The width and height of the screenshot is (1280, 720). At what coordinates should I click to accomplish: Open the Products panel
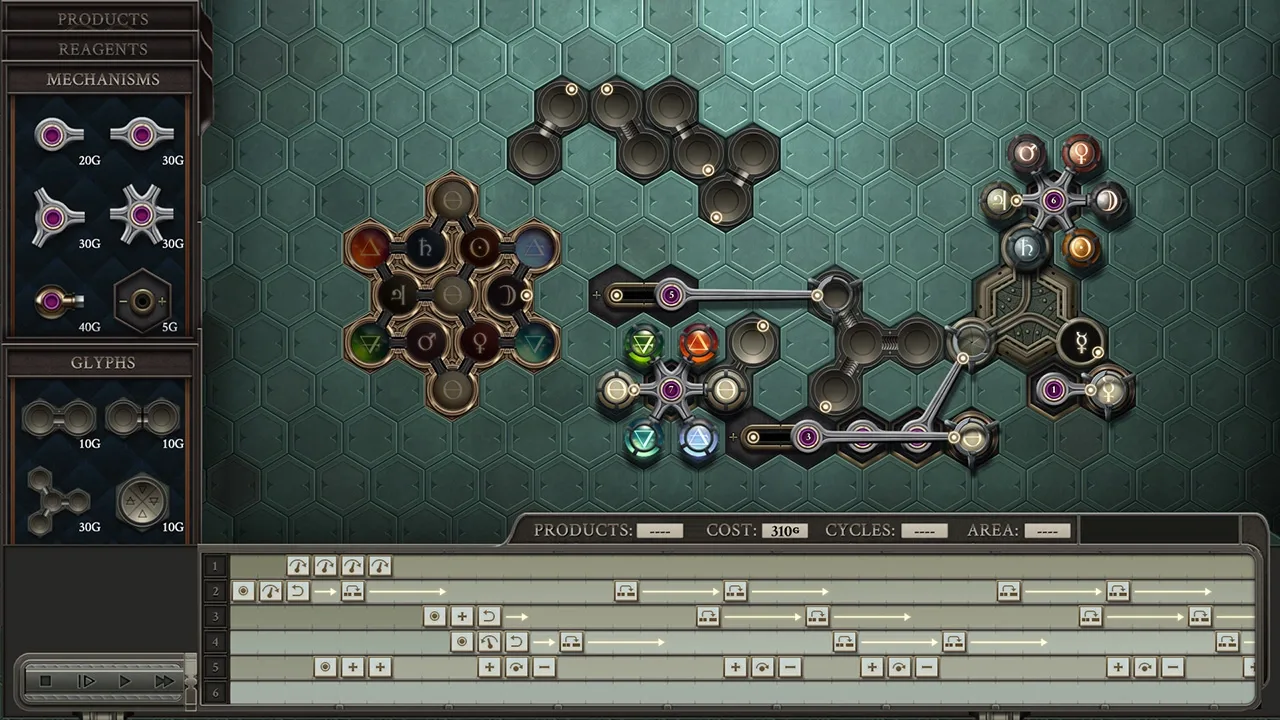click(x=102, y=19)
